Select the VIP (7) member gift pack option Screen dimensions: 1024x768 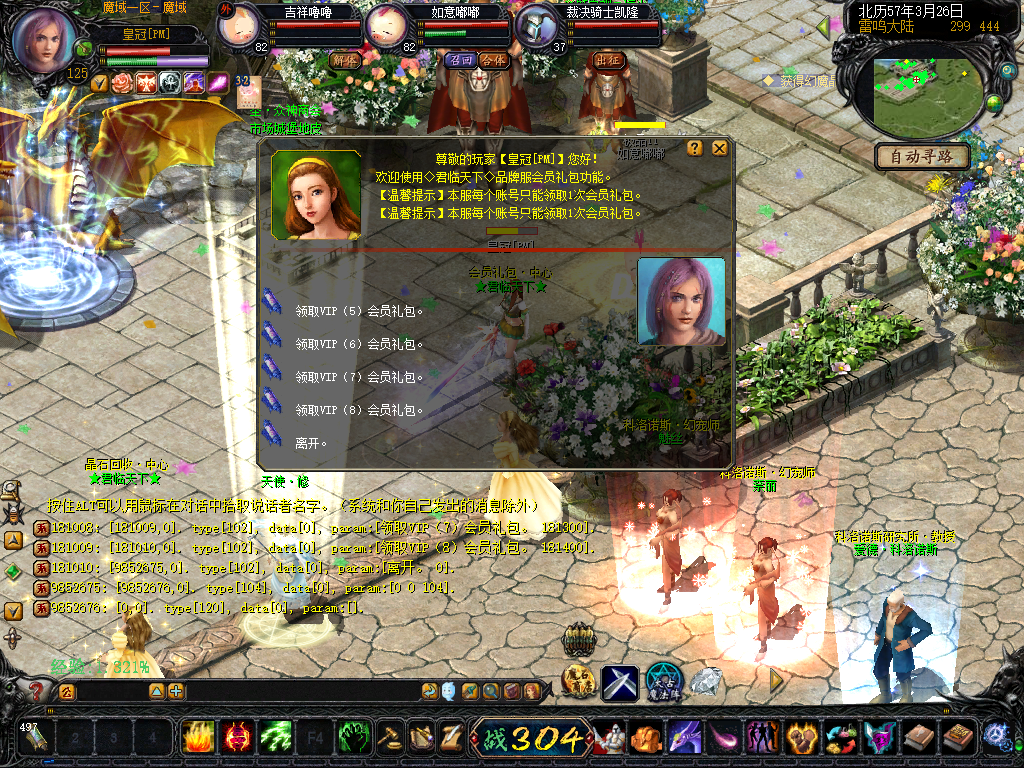click(x=359, y=377)
